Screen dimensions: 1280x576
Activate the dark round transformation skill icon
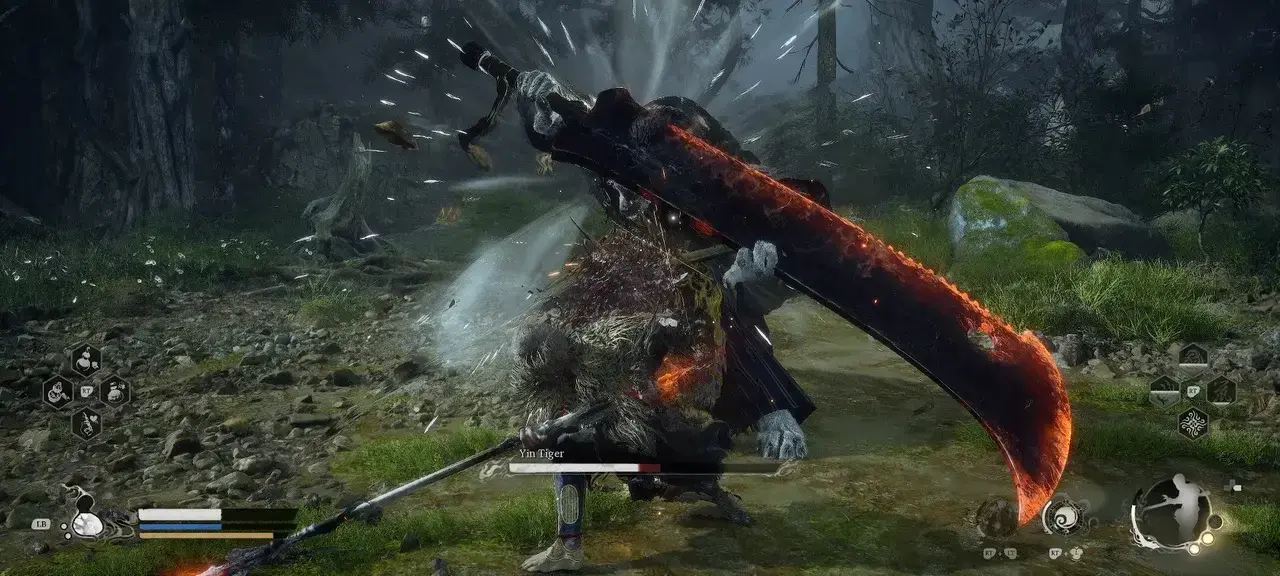pyautogui.click(x=997, y=517)
